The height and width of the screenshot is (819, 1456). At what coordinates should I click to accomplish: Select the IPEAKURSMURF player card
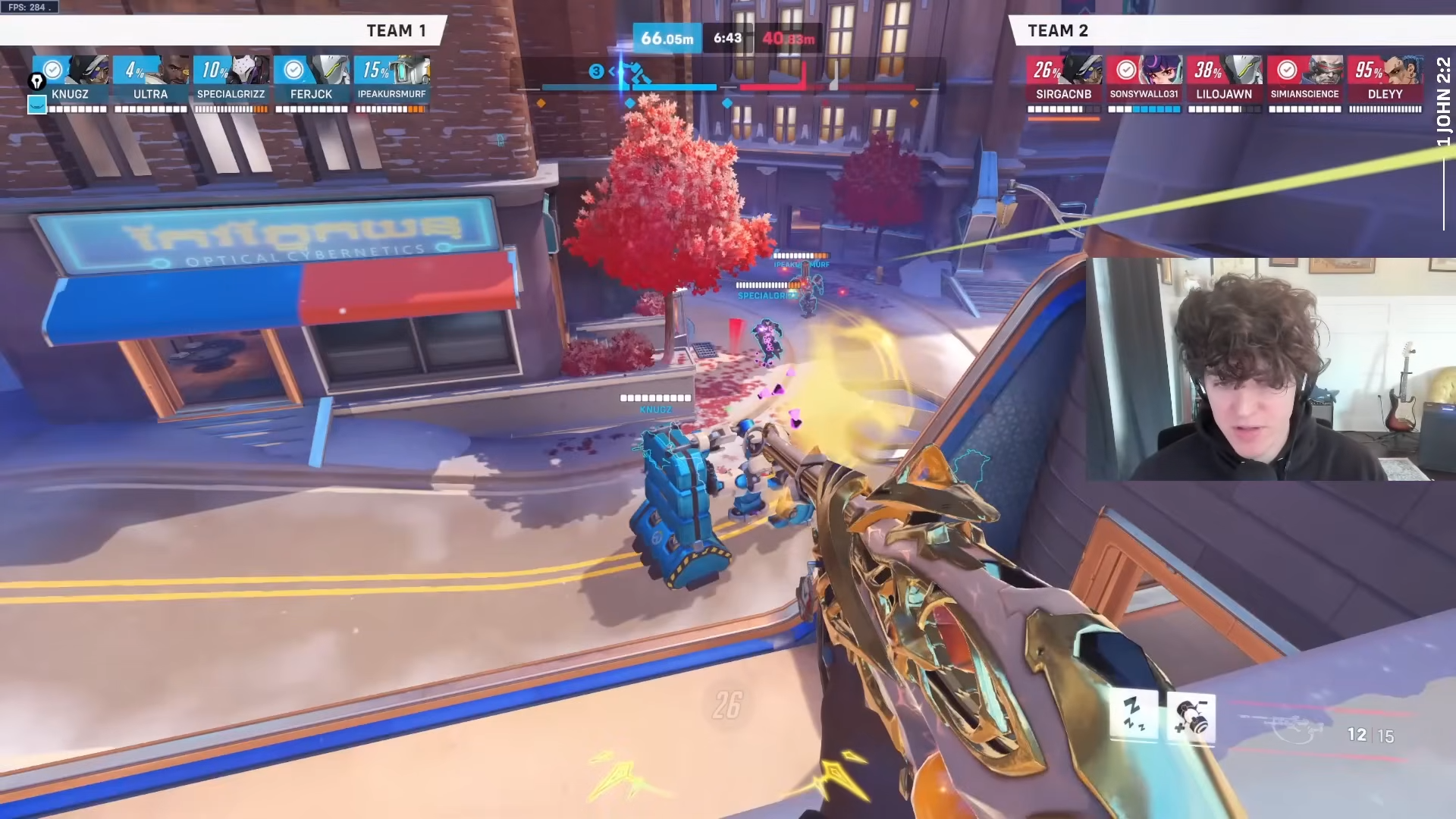(392, 83)
